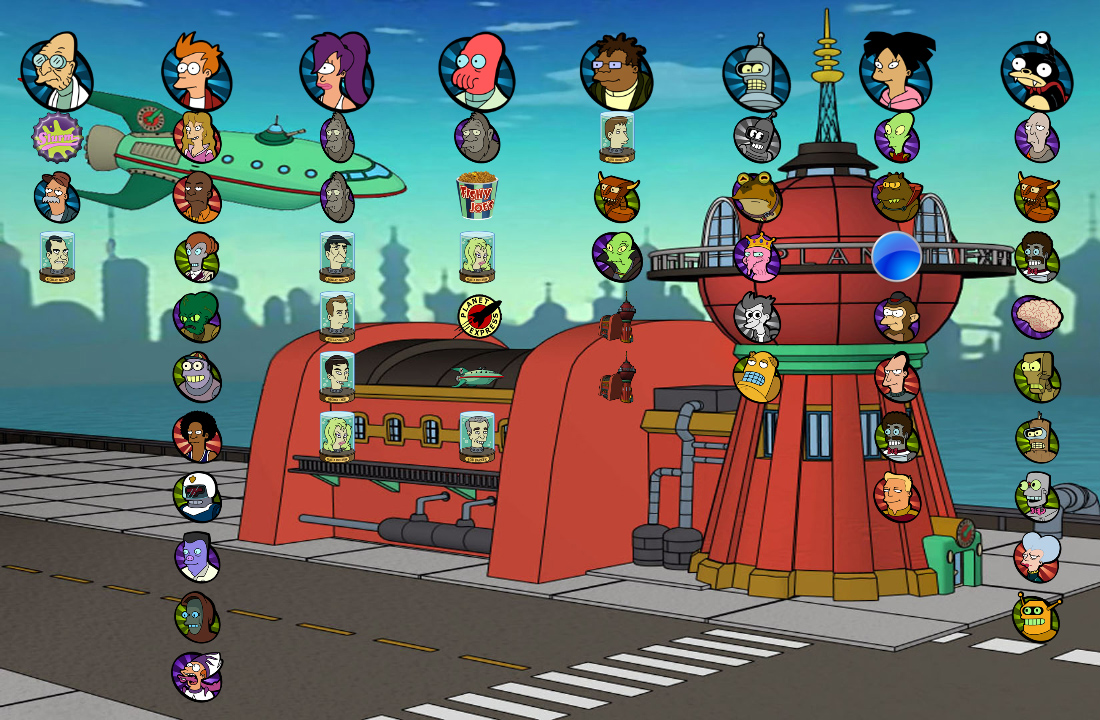This screenshot has width=1100, height=720.
Task: Click the Mom grey-haired portrait icon
Action: tap(1037, 557)
